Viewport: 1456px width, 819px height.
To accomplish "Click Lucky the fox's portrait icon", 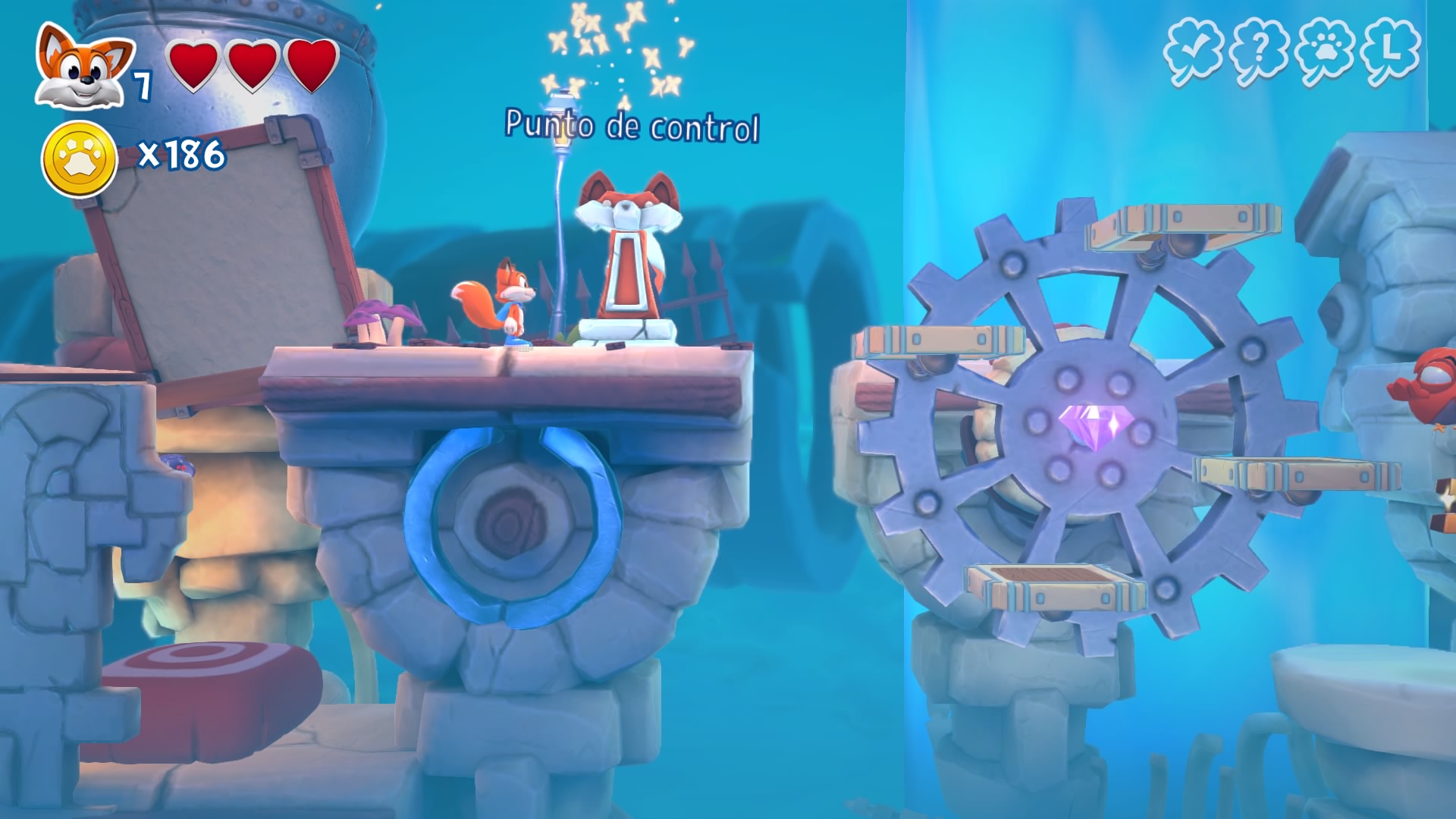I will pyautogui.click(x=82, y=68).
